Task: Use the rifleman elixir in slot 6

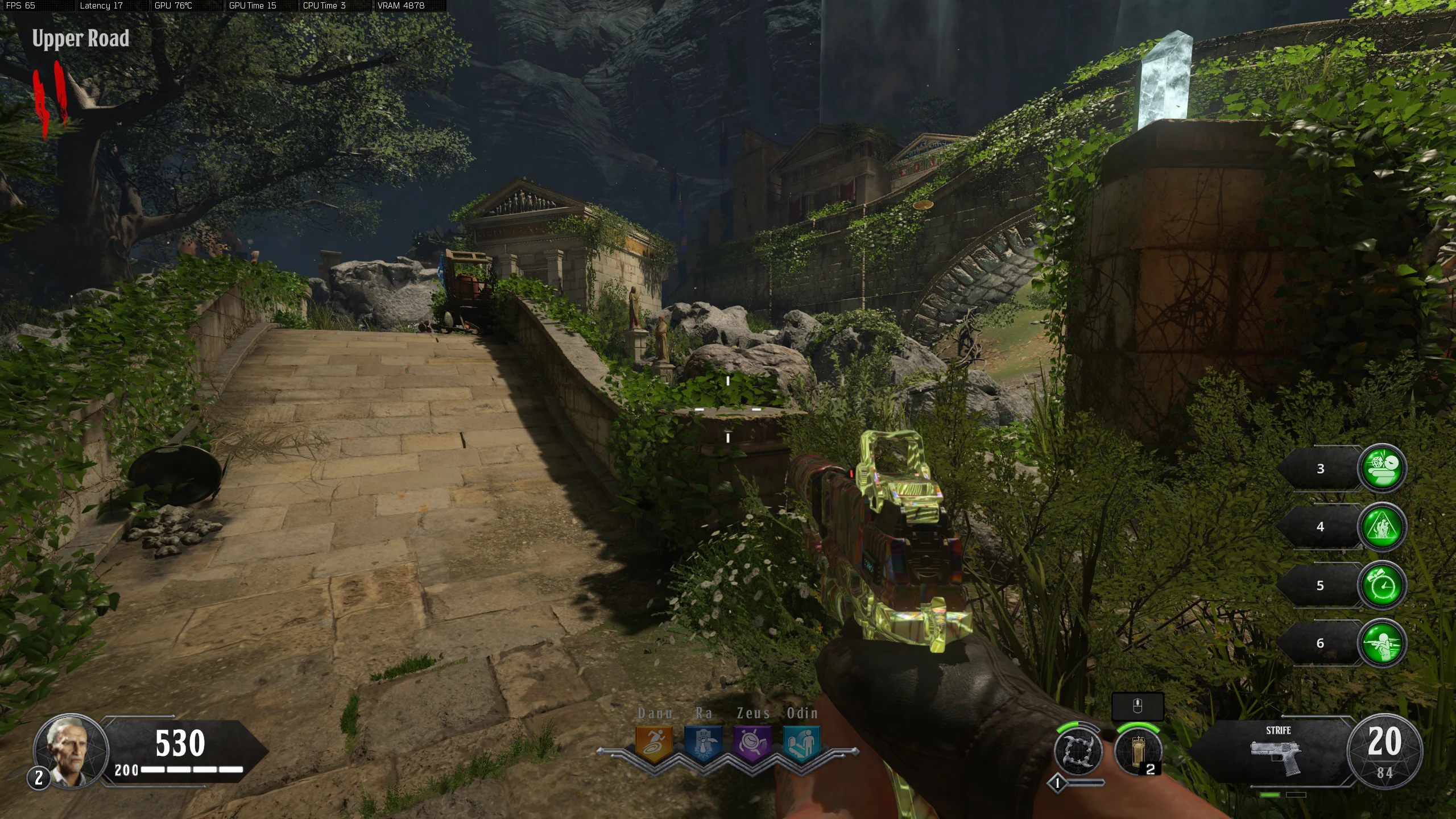Action: (1382, 643)
